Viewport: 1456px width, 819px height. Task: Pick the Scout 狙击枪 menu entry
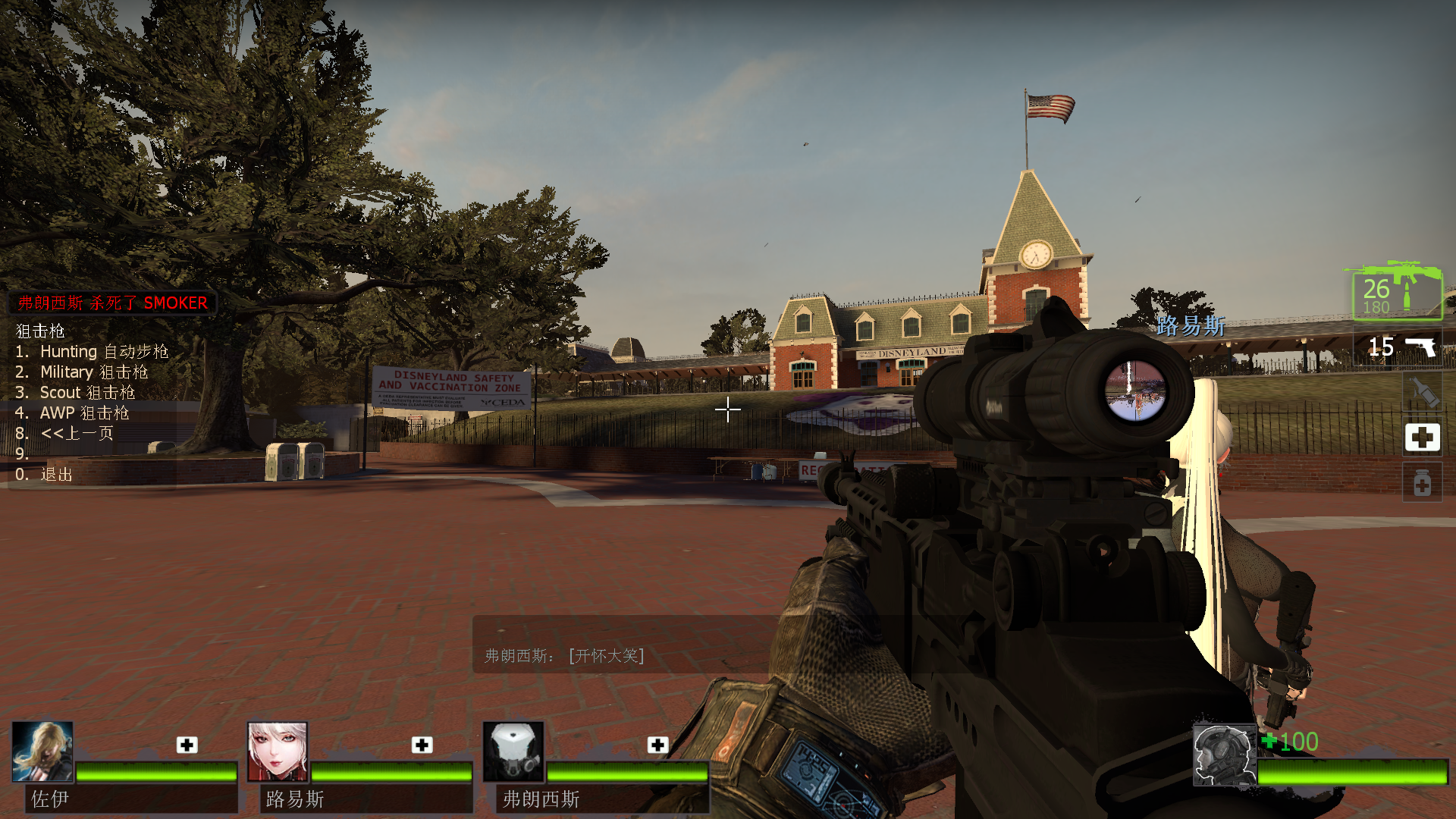[x=86, y=393]
